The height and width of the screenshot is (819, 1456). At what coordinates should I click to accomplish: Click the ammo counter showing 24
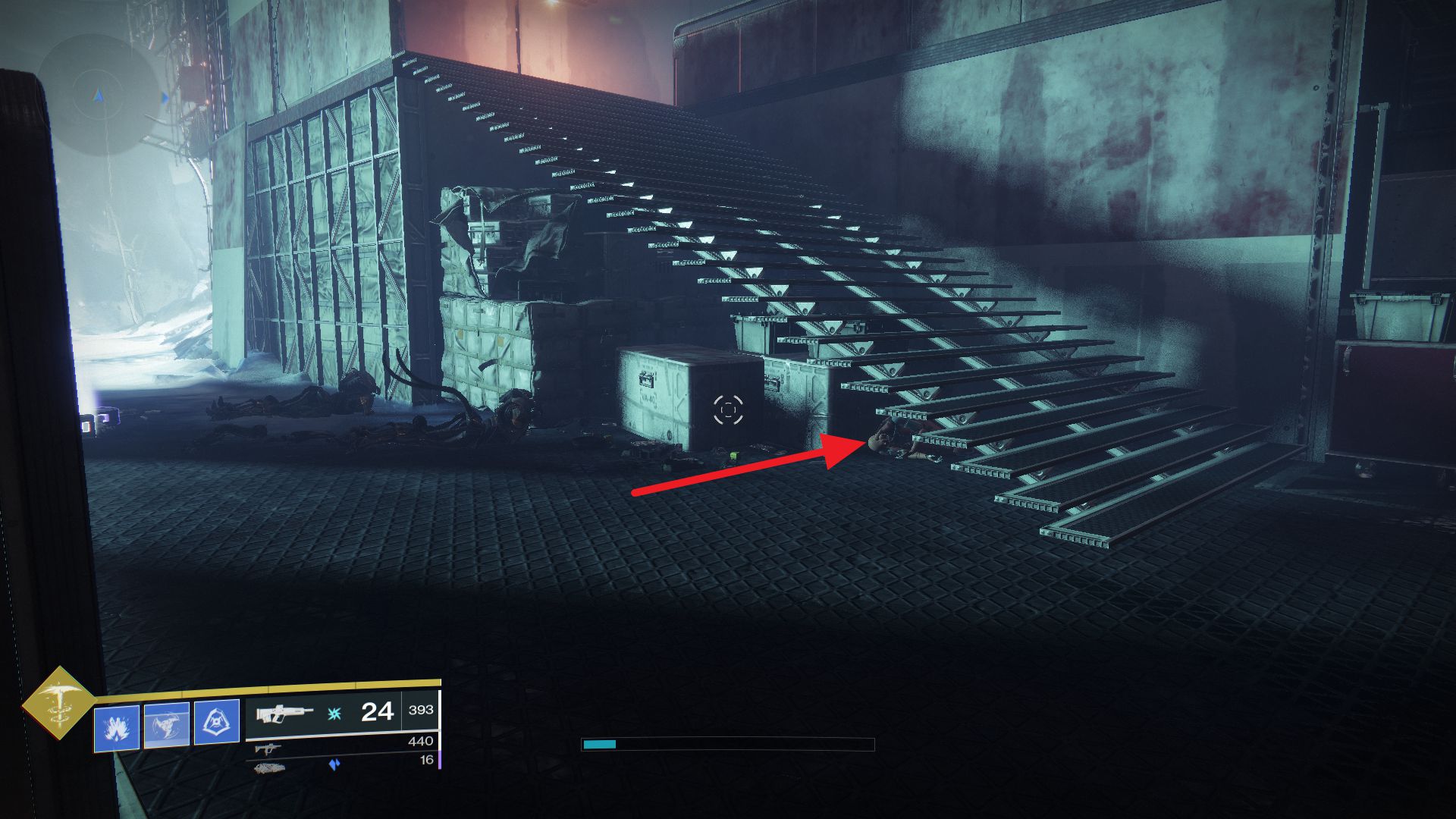[376, 713]
